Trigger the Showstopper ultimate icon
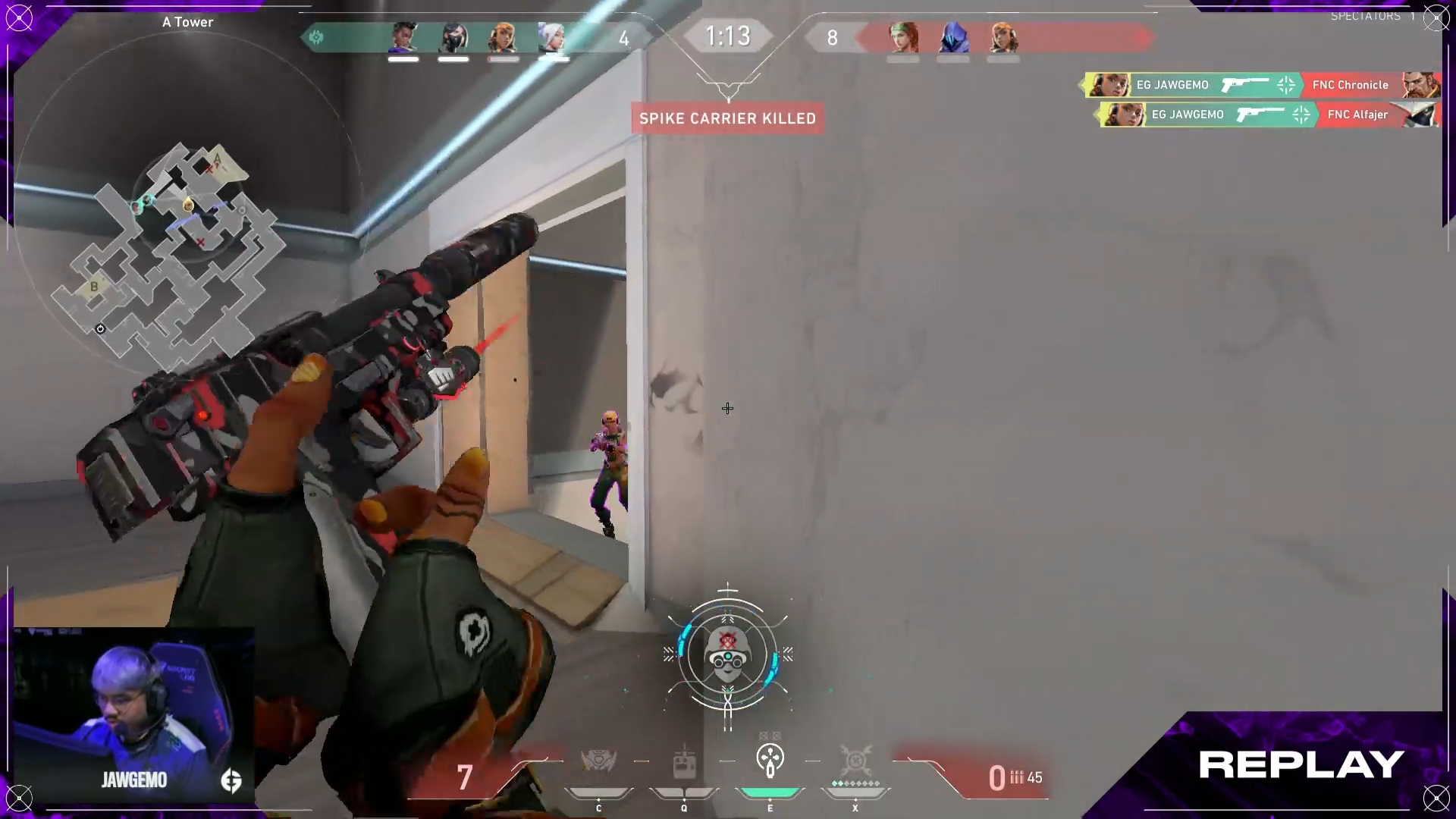This screenshot has width=1456, height=819. pos(855,761)
